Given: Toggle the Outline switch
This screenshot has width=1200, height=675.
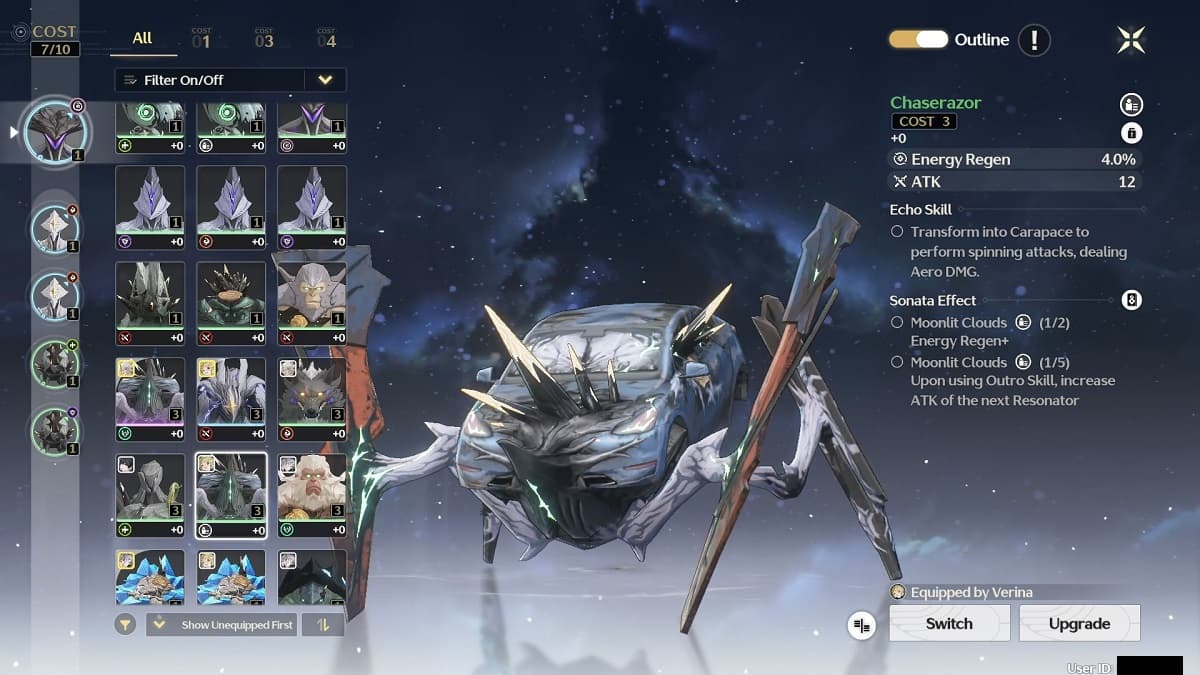Looking at the screenshot, I should 917,40.
